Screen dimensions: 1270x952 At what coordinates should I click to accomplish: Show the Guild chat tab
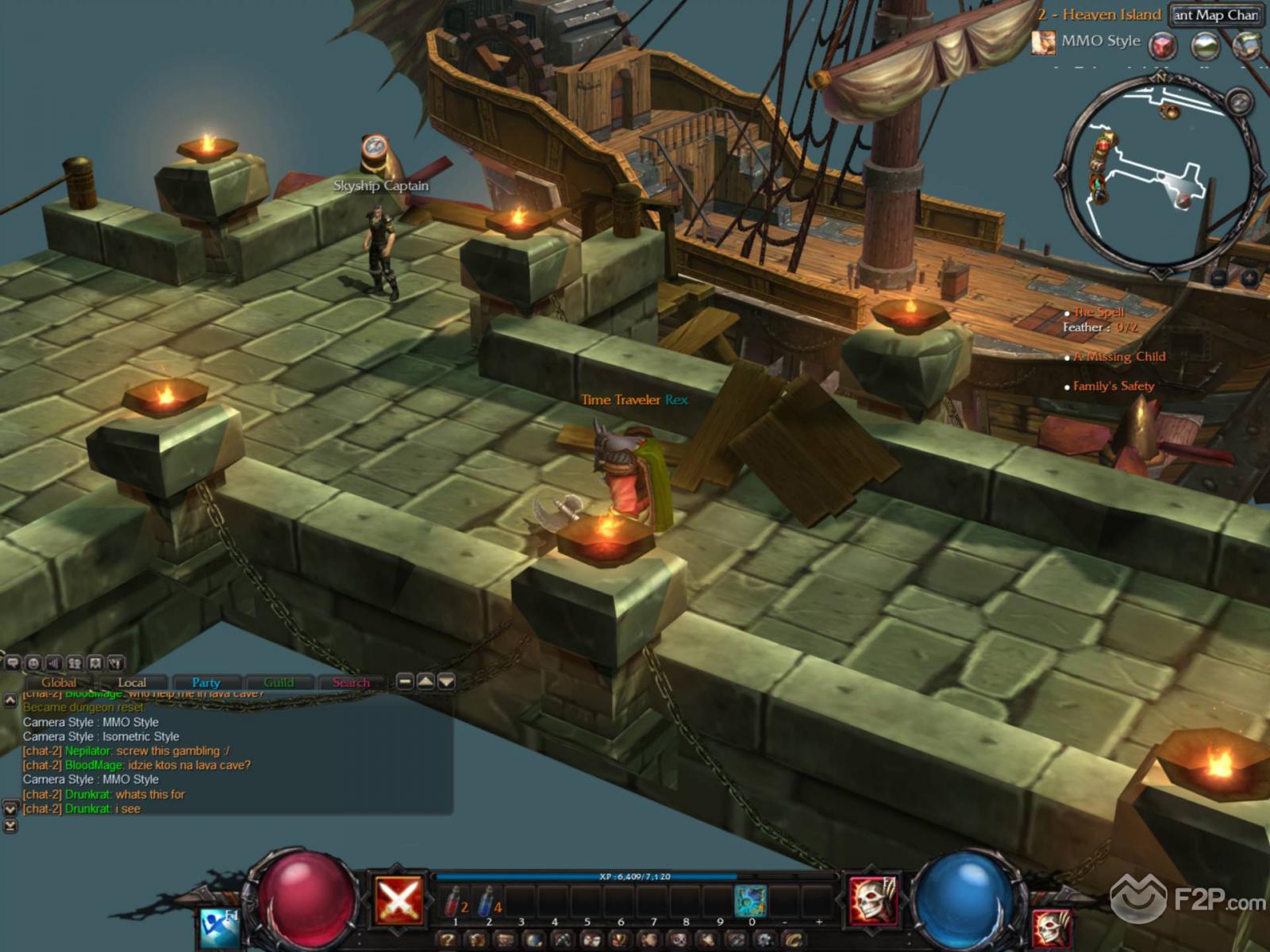pos(279,682)
